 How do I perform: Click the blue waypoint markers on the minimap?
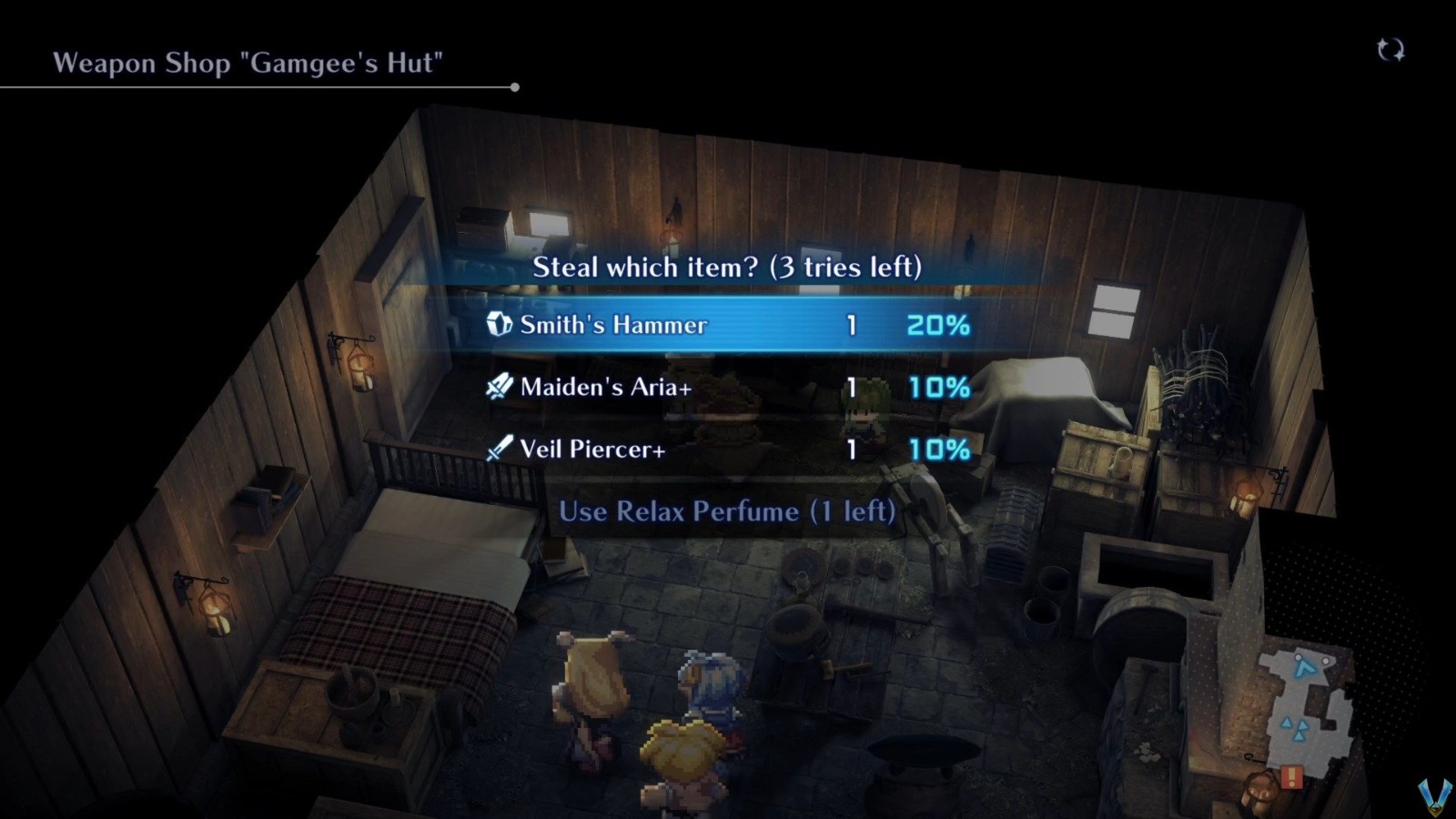1296,728
